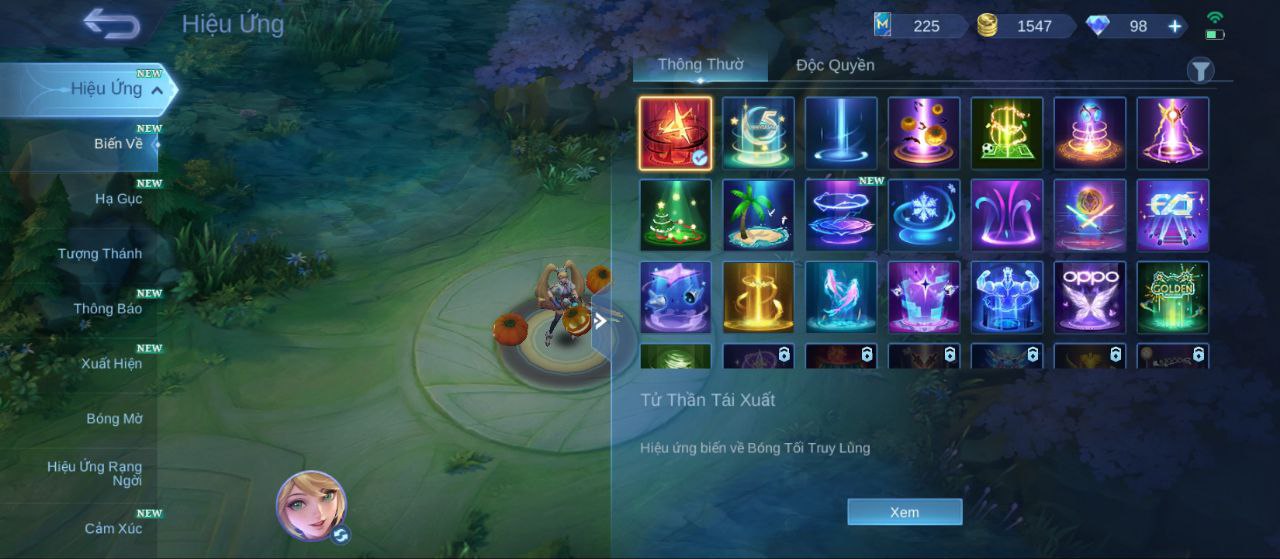This screenshot has height=559, width=1280.
Task: Switch to the Độc Quyền tab
Action: click(835, 65)
